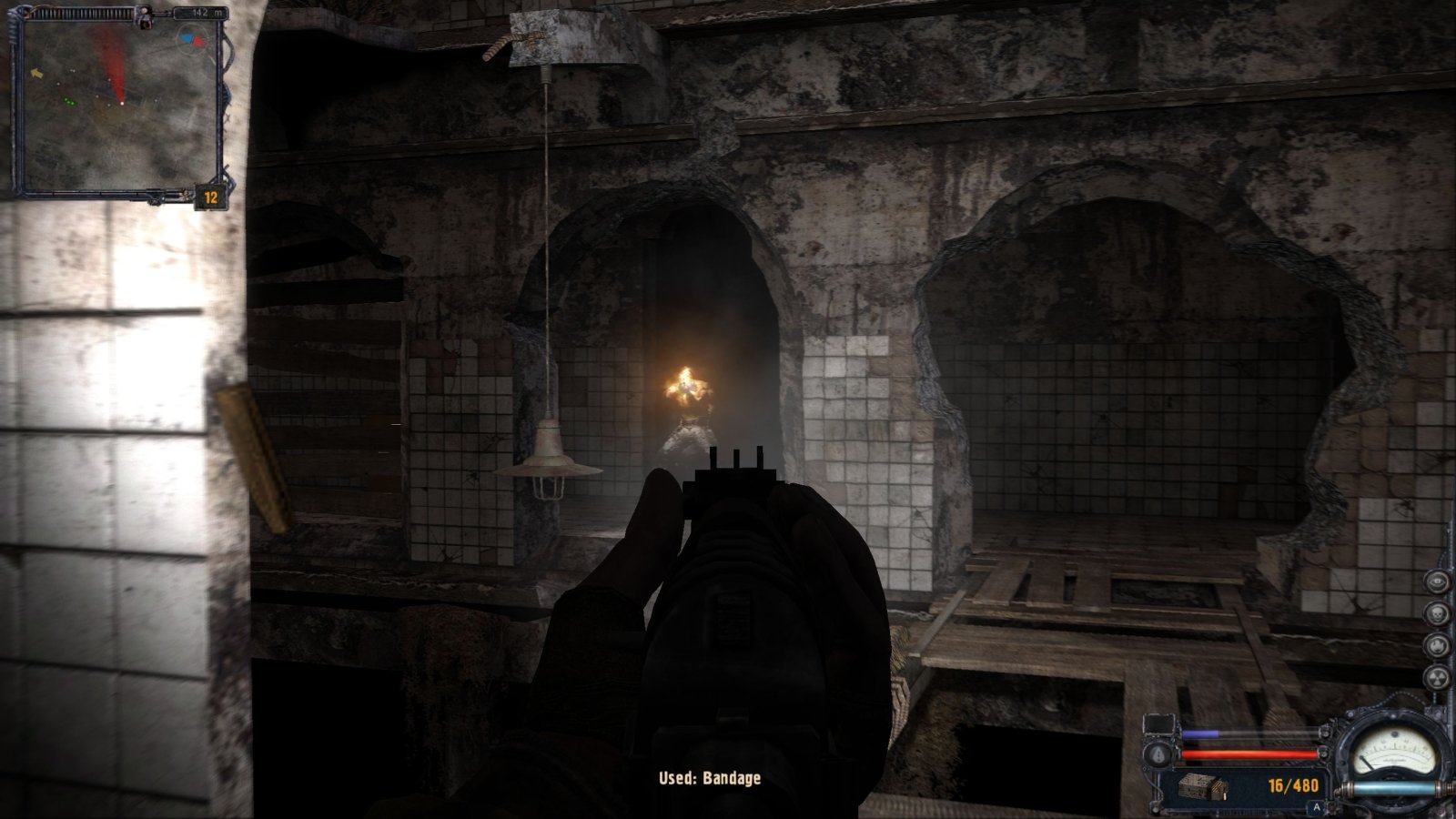Viewport: 1456px width, 819px height.
Task: Click the compass rose on the minimap
Action: (193, 38)
